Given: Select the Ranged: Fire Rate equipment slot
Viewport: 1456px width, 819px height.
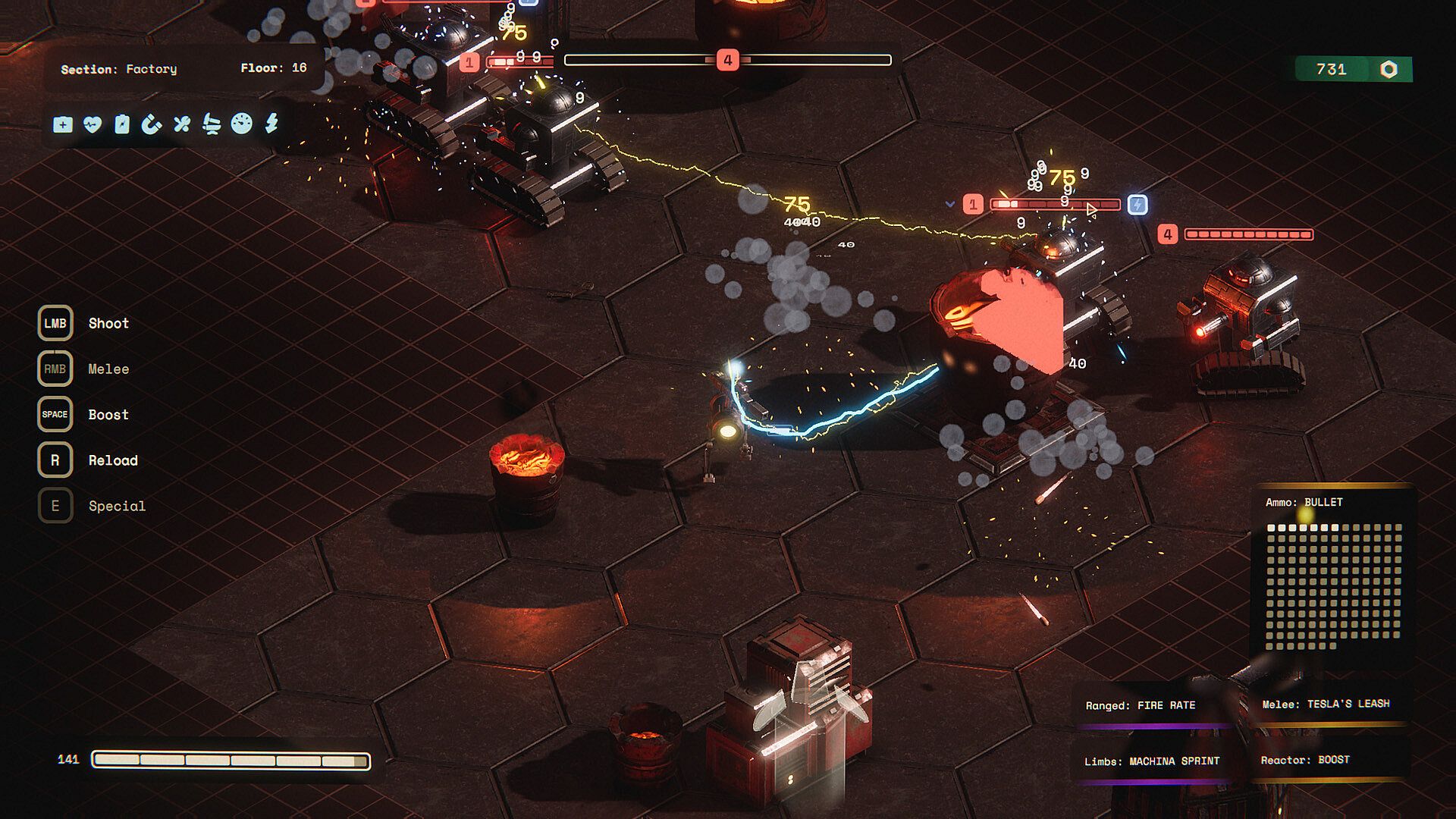Looking at the screenshot, I should coord(1141,706).
